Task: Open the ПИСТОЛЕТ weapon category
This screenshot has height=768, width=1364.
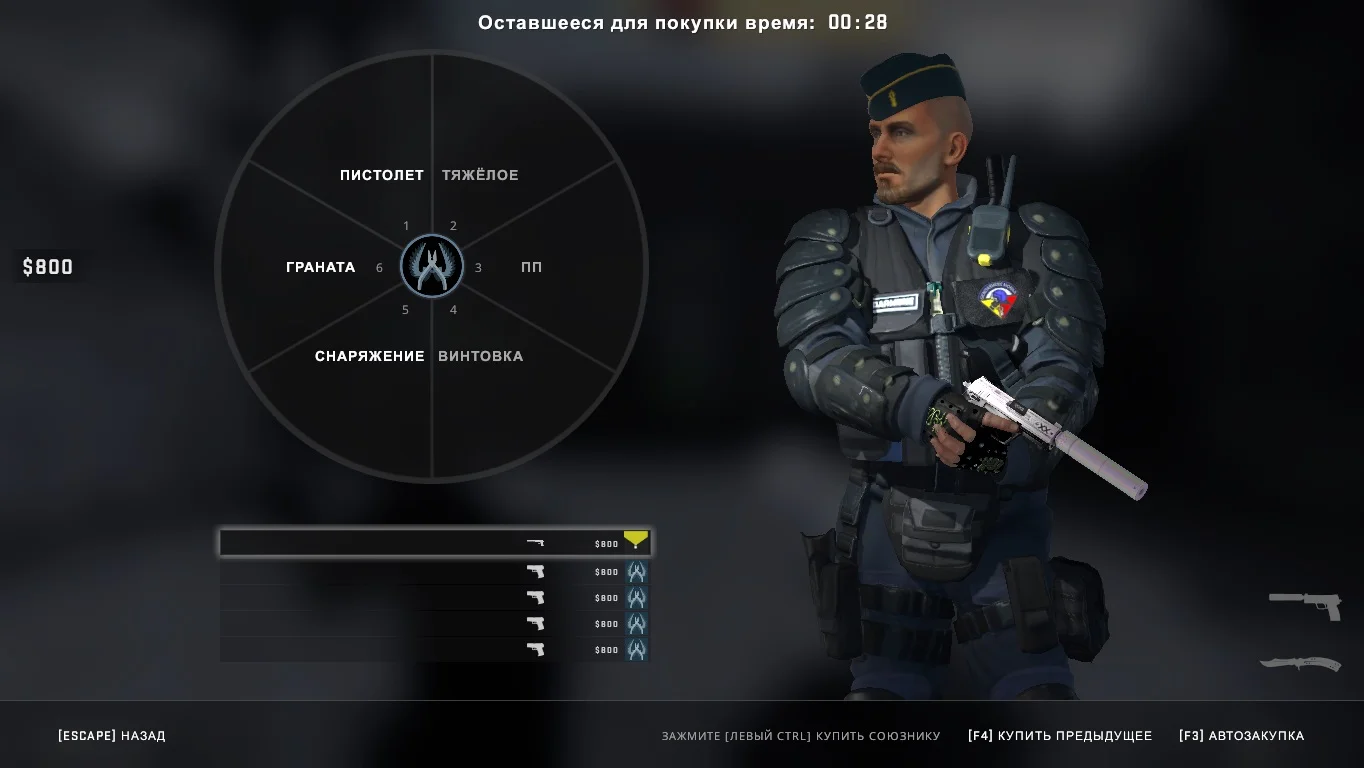Action: (x=381, y=175)
